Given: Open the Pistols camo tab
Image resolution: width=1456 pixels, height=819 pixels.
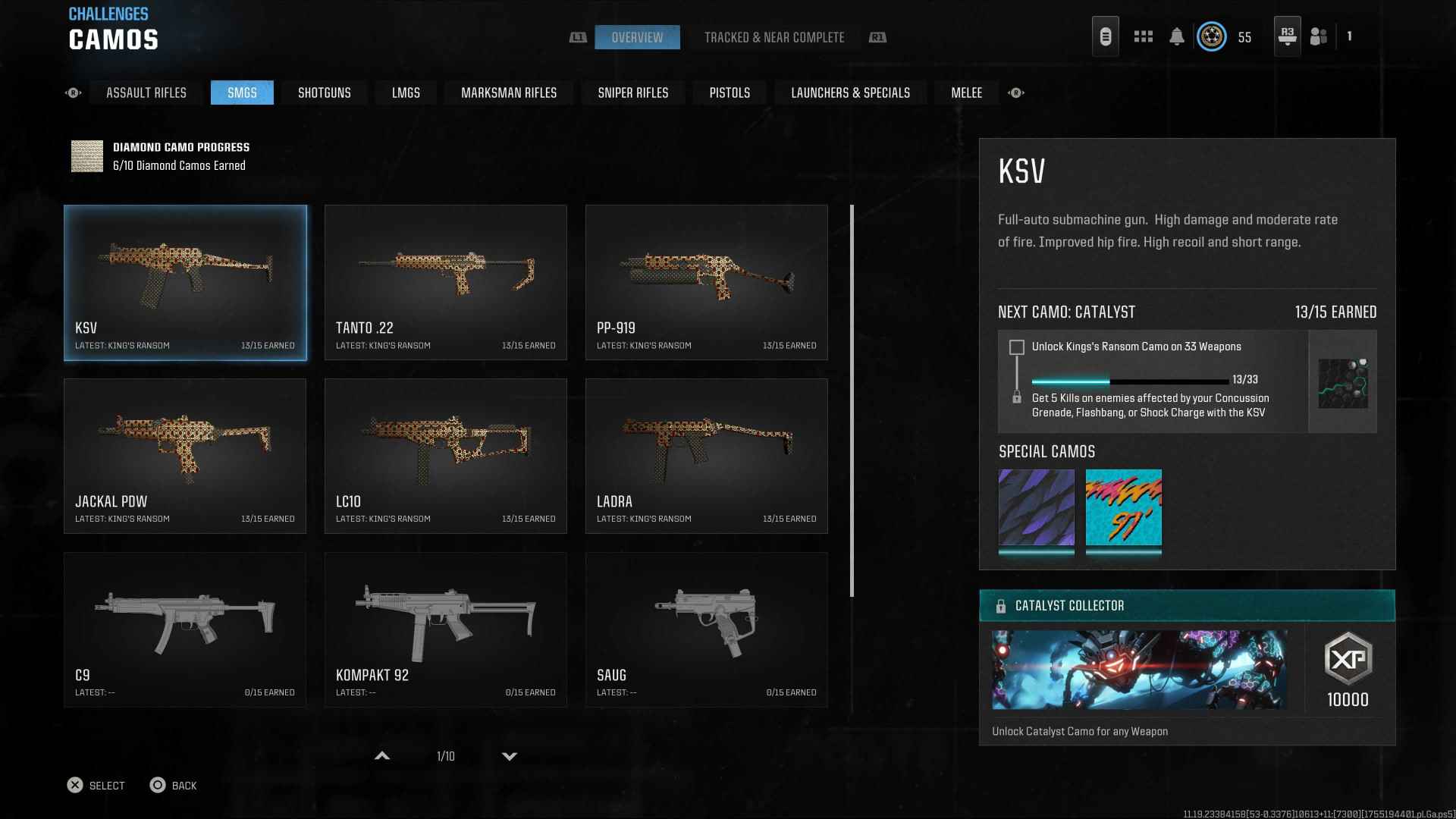Looking at the screenshot, I should pyautogui.click(x=730, y=93).
